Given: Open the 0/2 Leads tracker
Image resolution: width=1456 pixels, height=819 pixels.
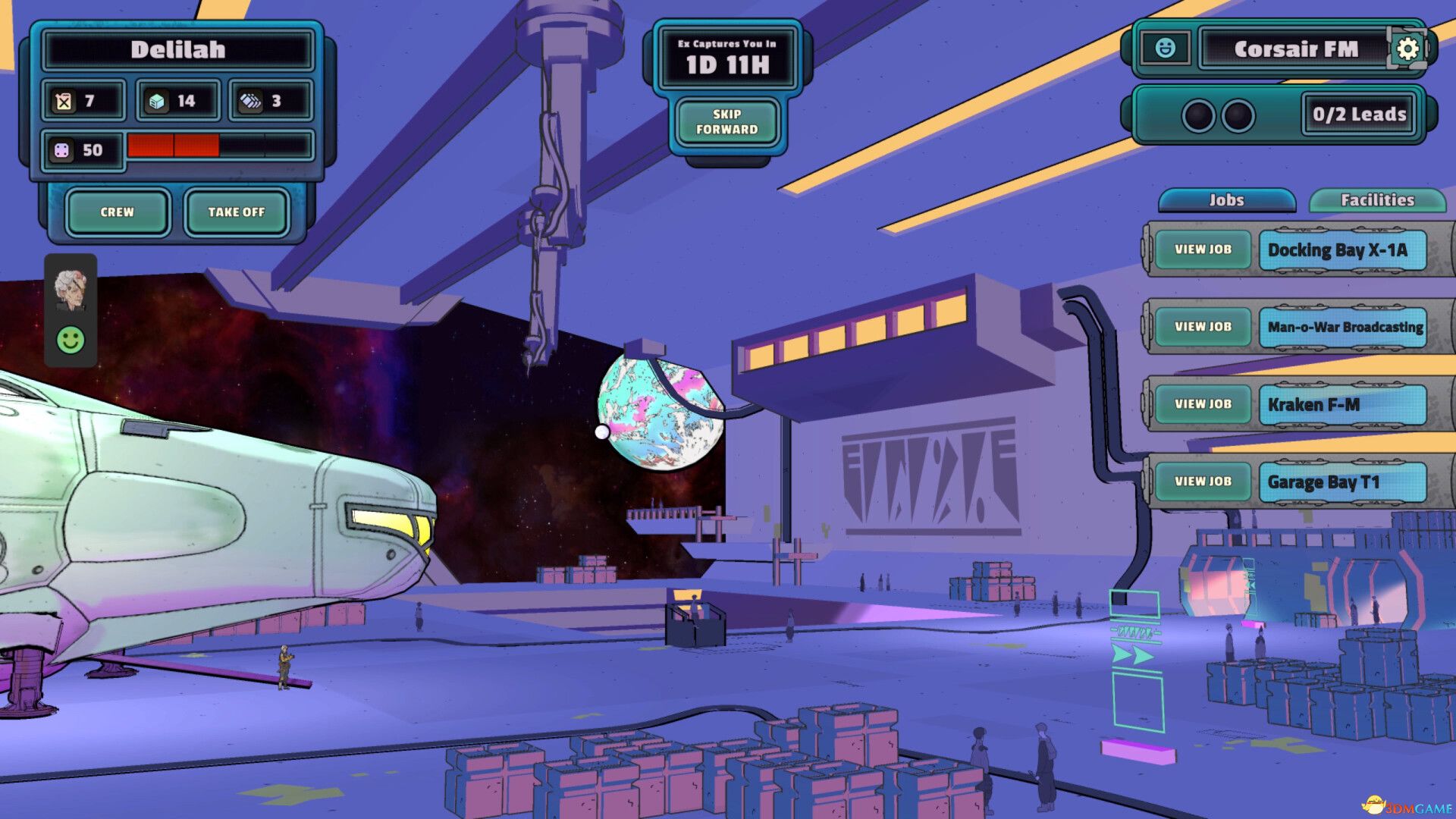Looking at the screenshot, I should pyautogui.click(x=1359, y=115).
